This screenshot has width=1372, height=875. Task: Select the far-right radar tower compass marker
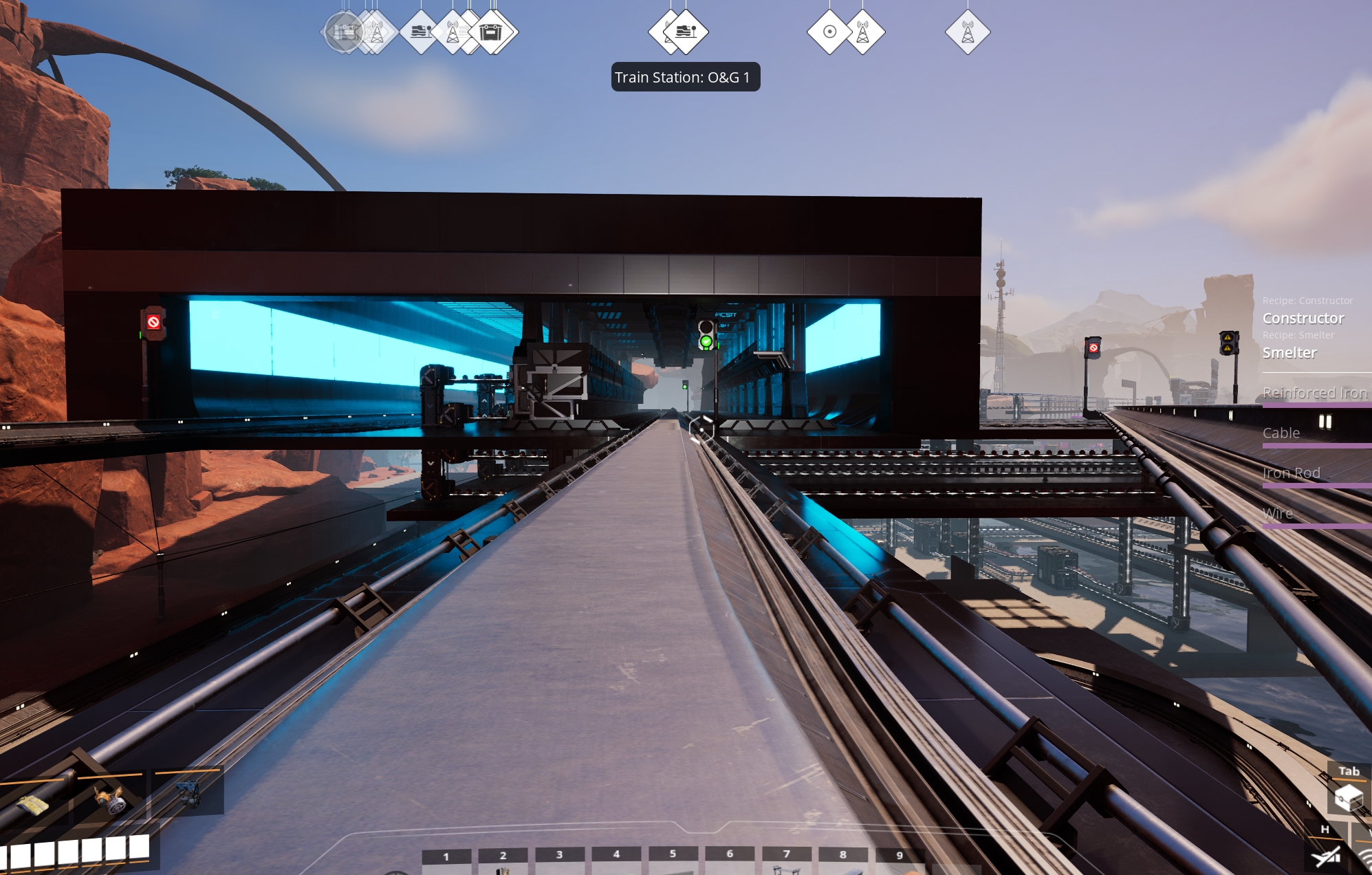[x=968, y=32]
